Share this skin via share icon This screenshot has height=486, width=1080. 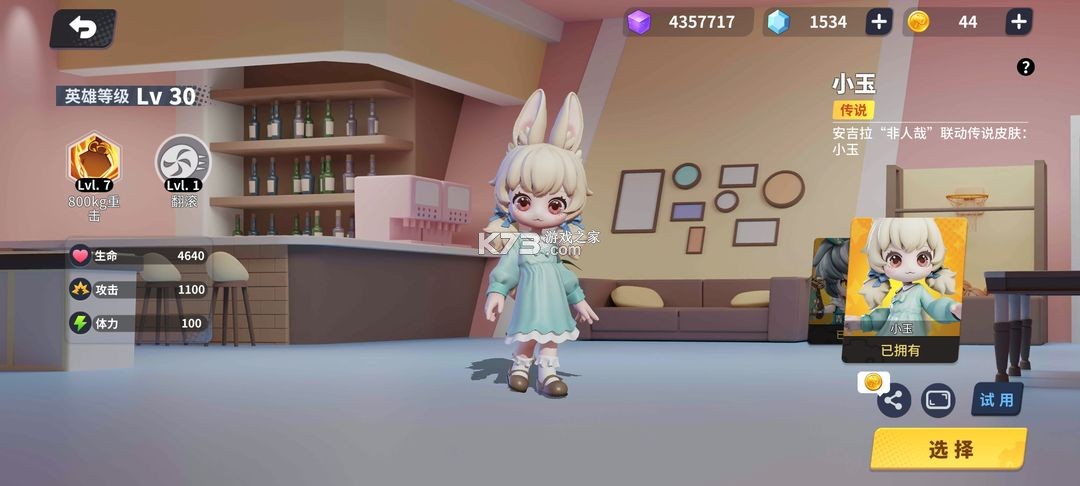click(894, 401)
